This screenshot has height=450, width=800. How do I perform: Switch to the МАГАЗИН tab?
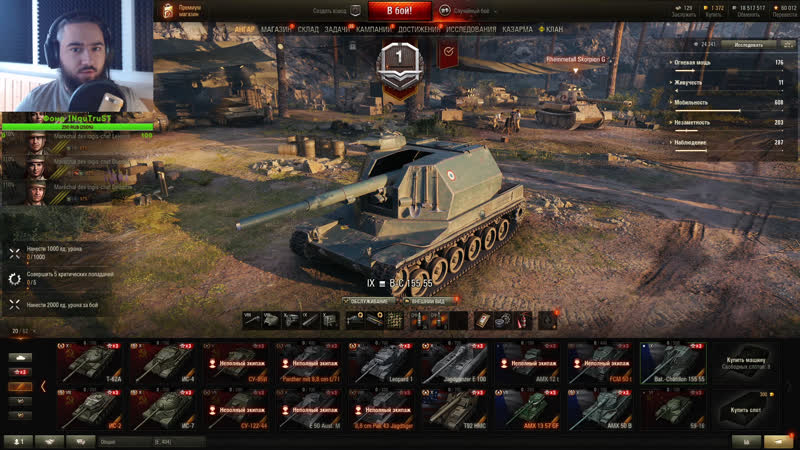click(276, 30)
